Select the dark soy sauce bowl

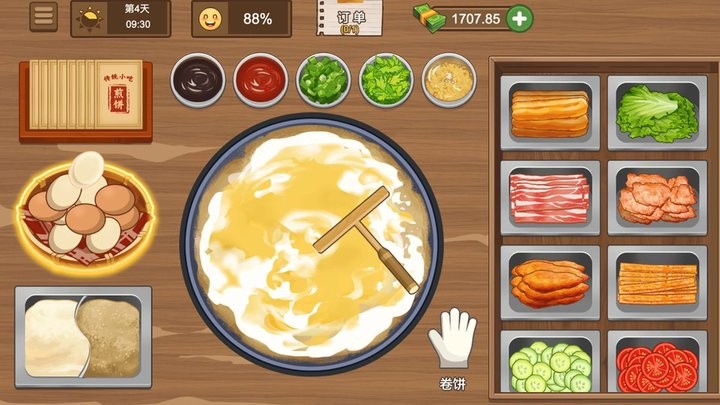point(198,78)
